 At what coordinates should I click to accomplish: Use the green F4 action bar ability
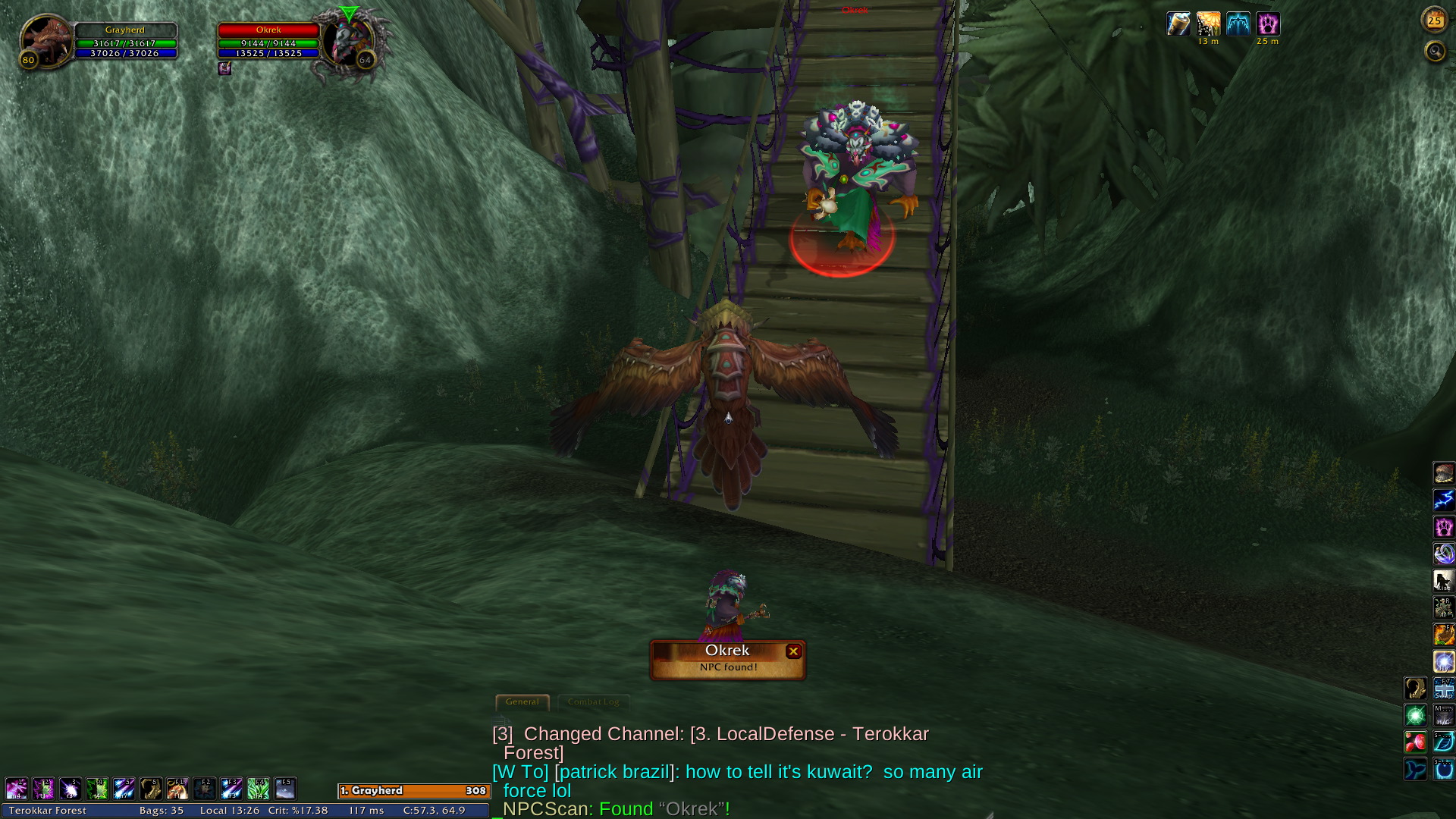[x=258, y=789]
